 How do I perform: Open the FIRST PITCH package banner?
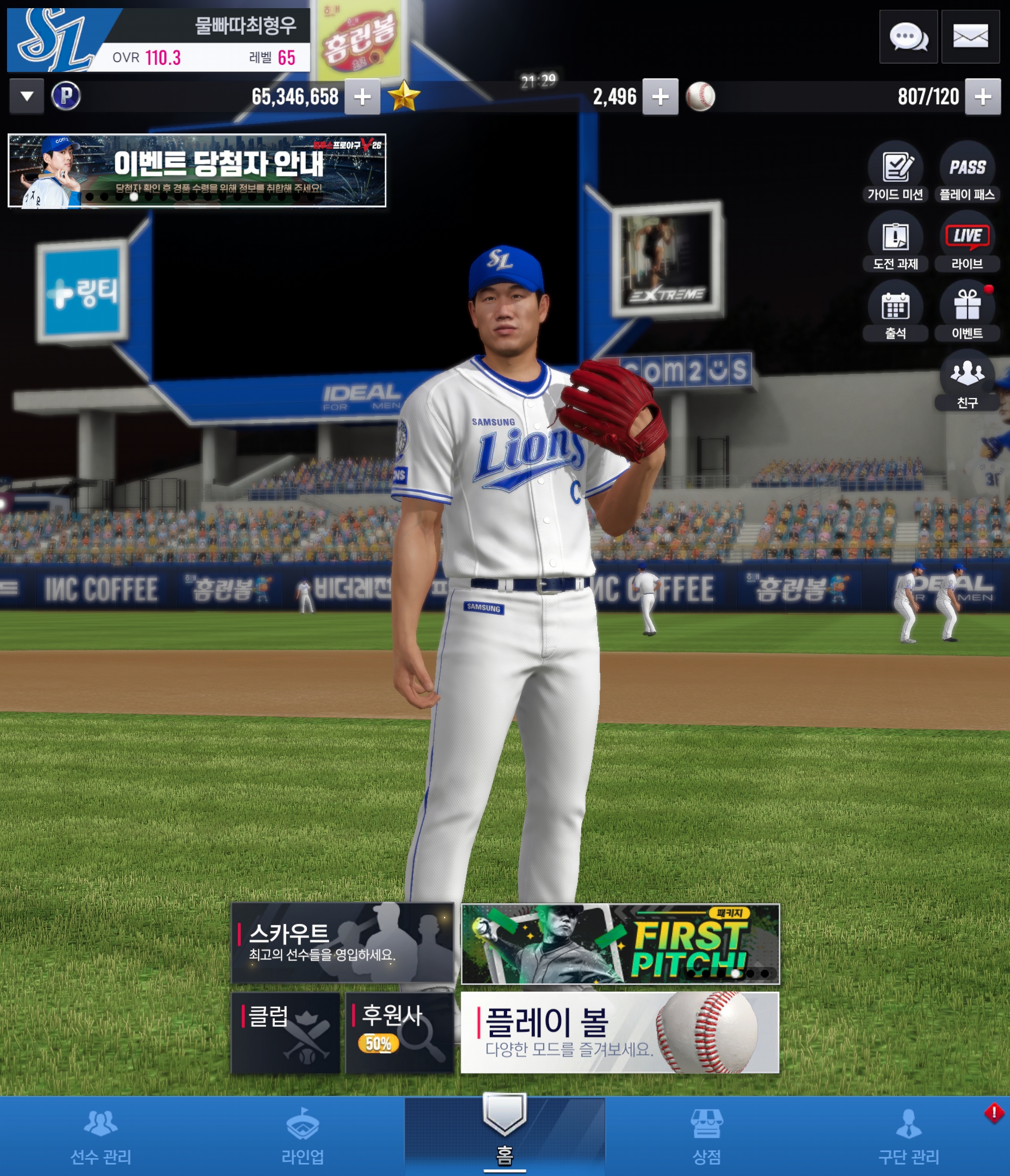[x=620, y=943]
